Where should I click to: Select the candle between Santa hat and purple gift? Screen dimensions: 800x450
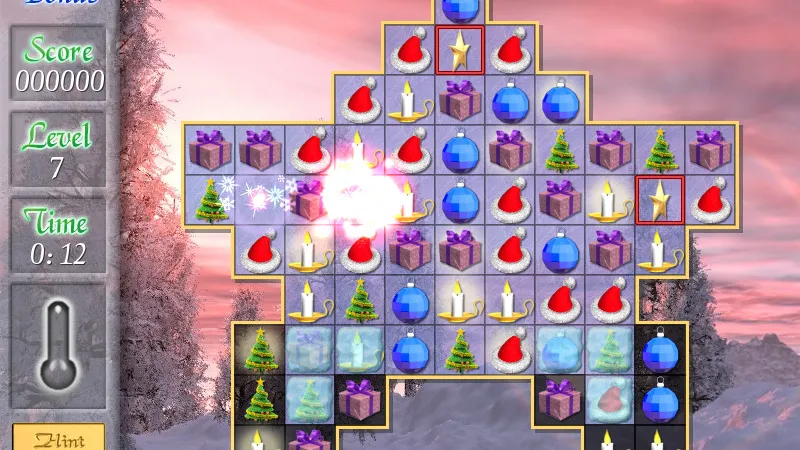[x=410, y=100]
